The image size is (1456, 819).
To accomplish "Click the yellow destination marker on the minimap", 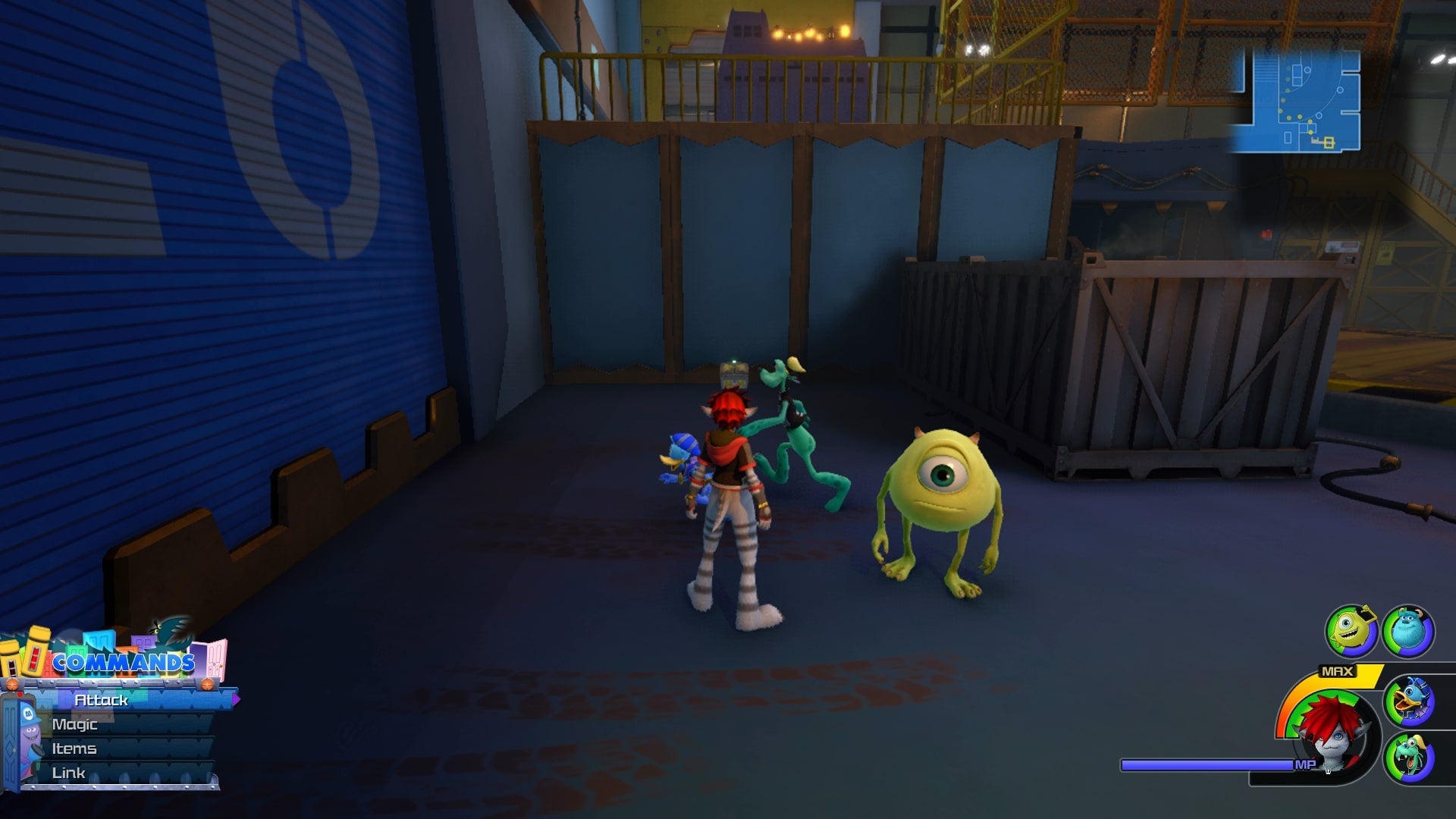I will pos(1329,143).
